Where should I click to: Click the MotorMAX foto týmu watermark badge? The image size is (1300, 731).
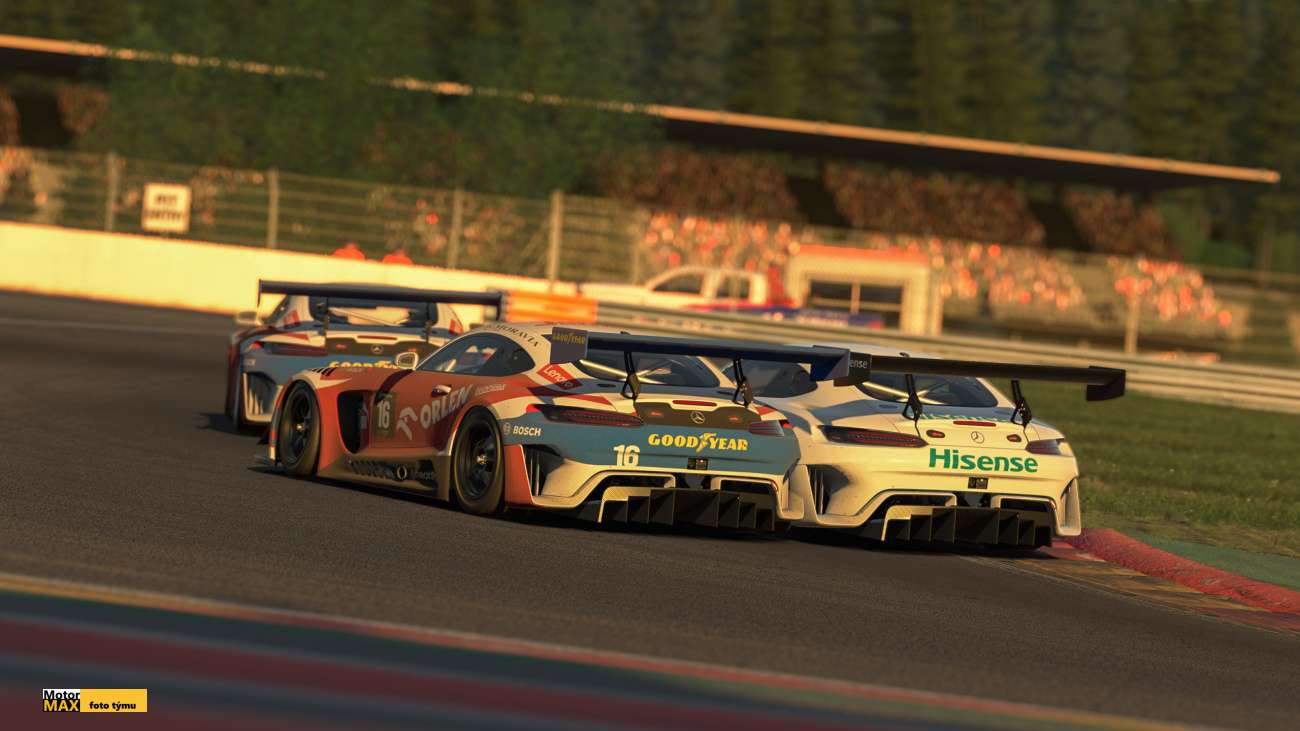(95, 700)
